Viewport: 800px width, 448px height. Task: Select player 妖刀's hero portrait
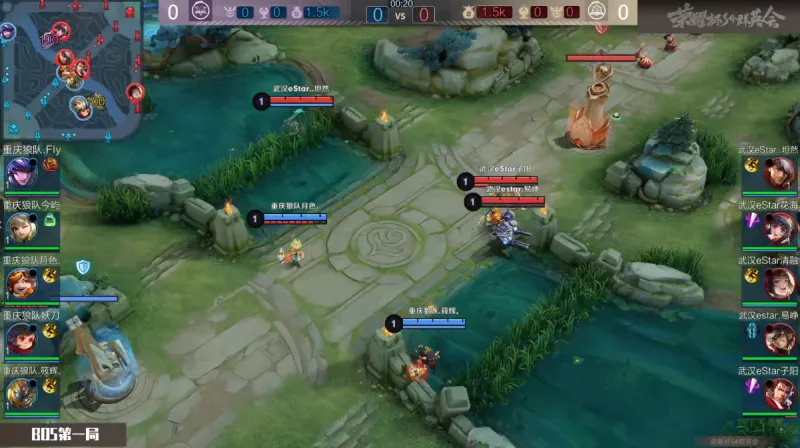pos(20,340)
